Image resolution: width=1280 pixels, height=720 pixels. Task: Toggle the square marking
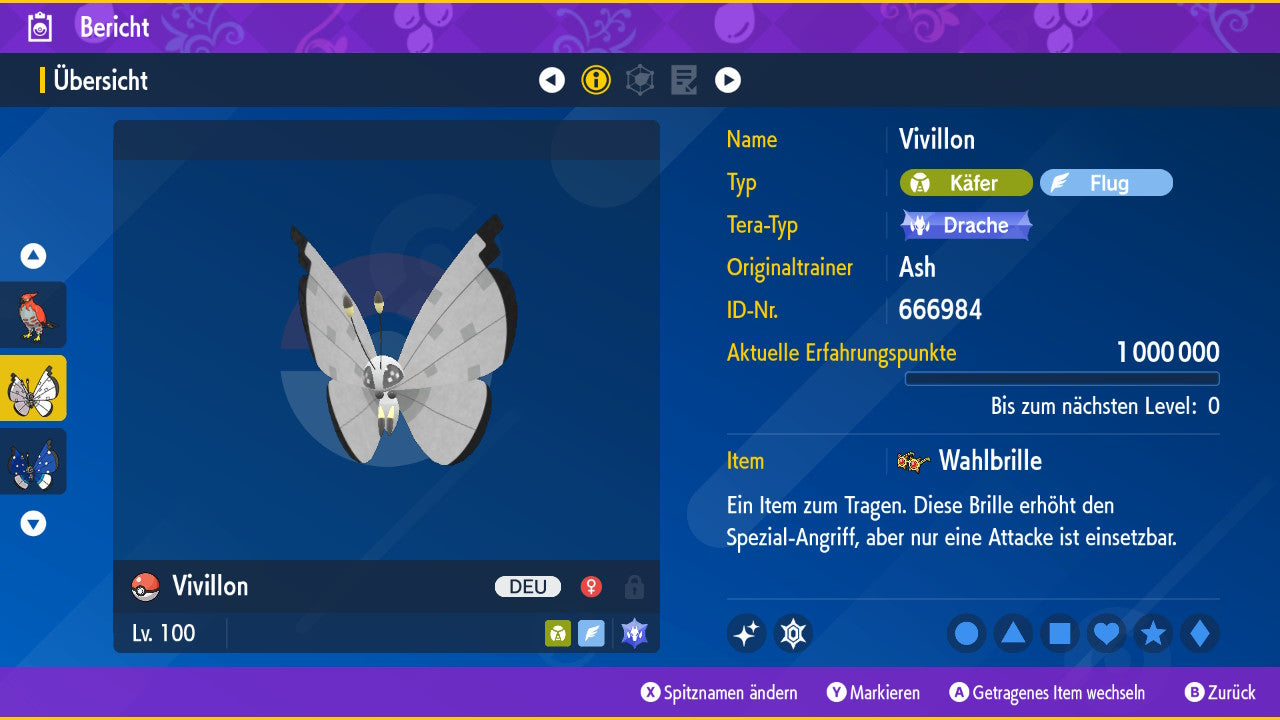1060,634
